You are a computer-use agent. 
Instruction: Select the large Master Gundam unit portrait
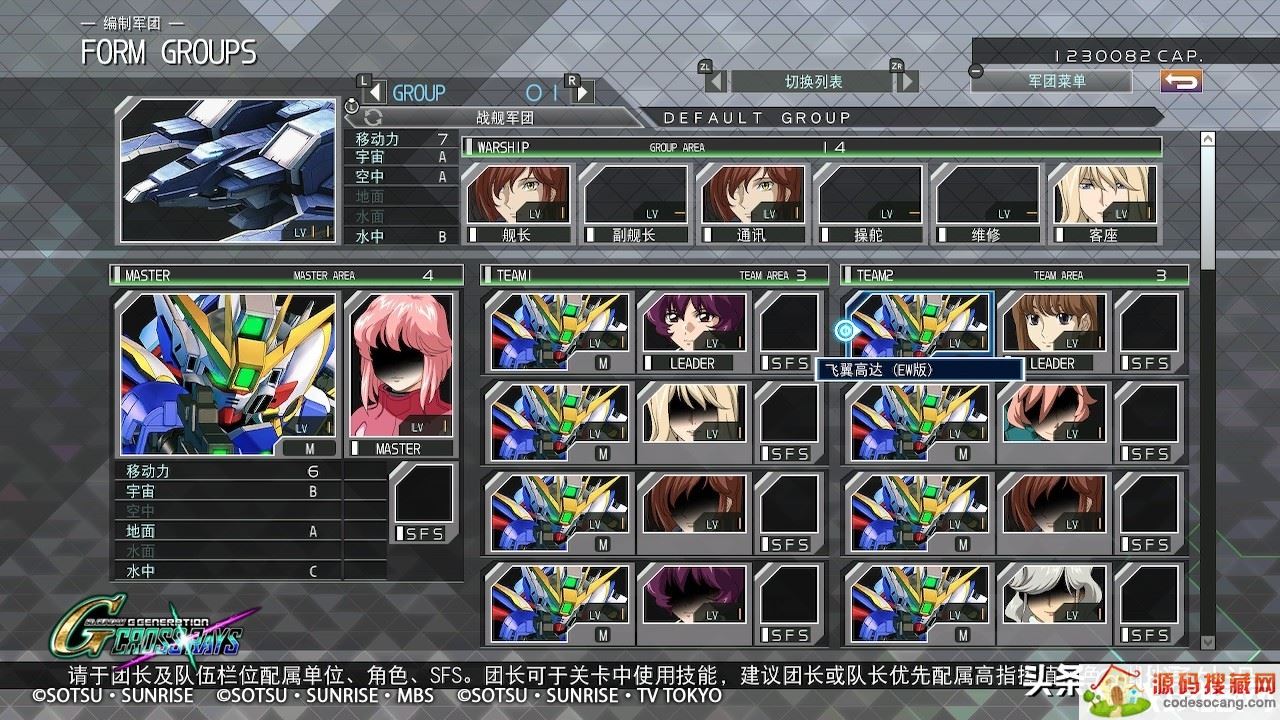point(227,374)
